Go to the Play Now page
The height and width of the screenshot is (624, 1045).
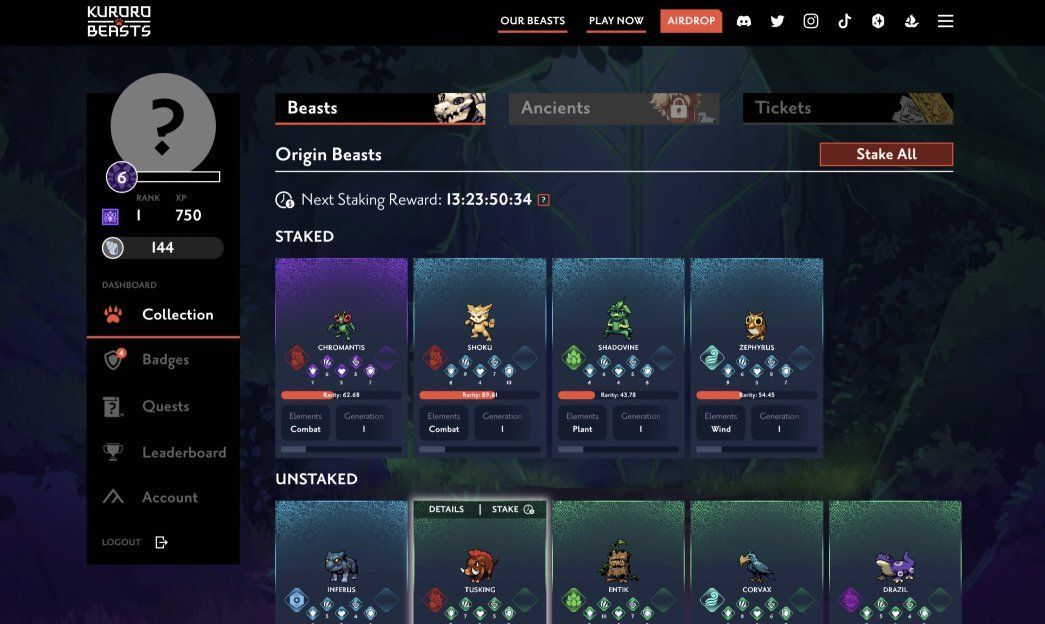pyautogui.click(x=616, y=21)
